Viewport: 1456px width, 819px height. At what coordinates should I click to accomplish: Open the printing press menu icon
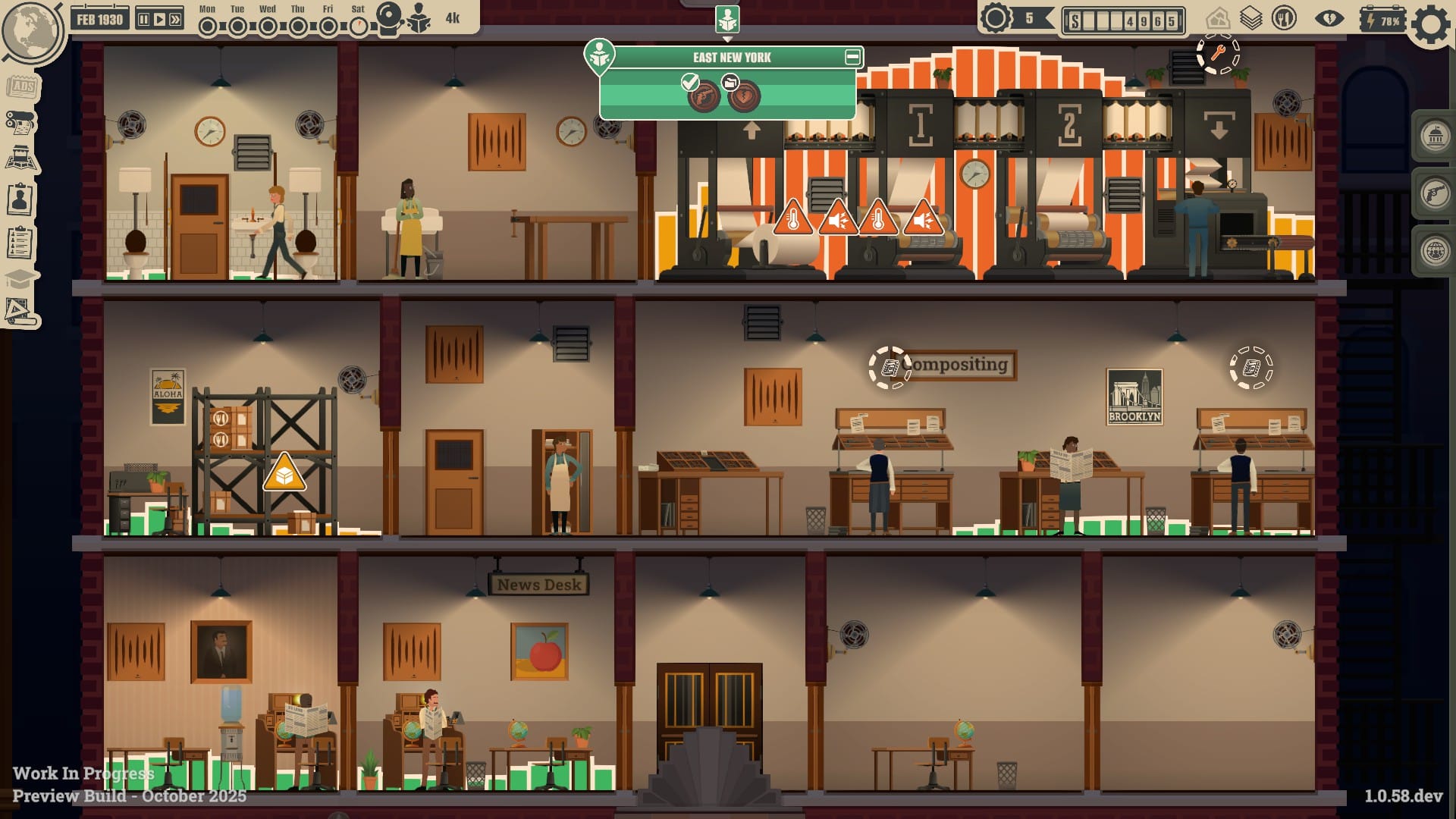coord(20,122)
